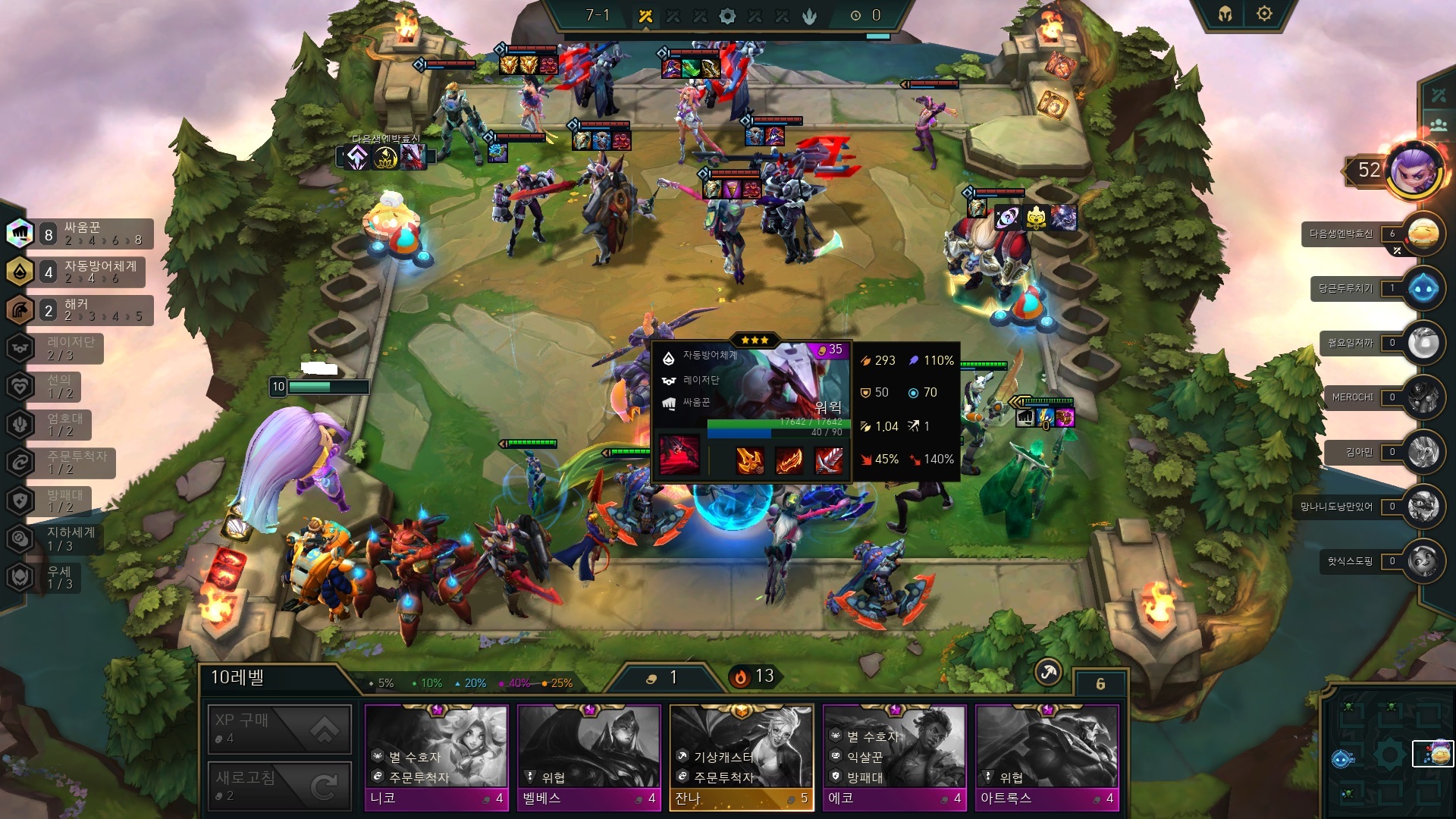View the 다음생엔박효신 player's board
Viewport: 1456px width, 819px height.
tap(1423, 234)
